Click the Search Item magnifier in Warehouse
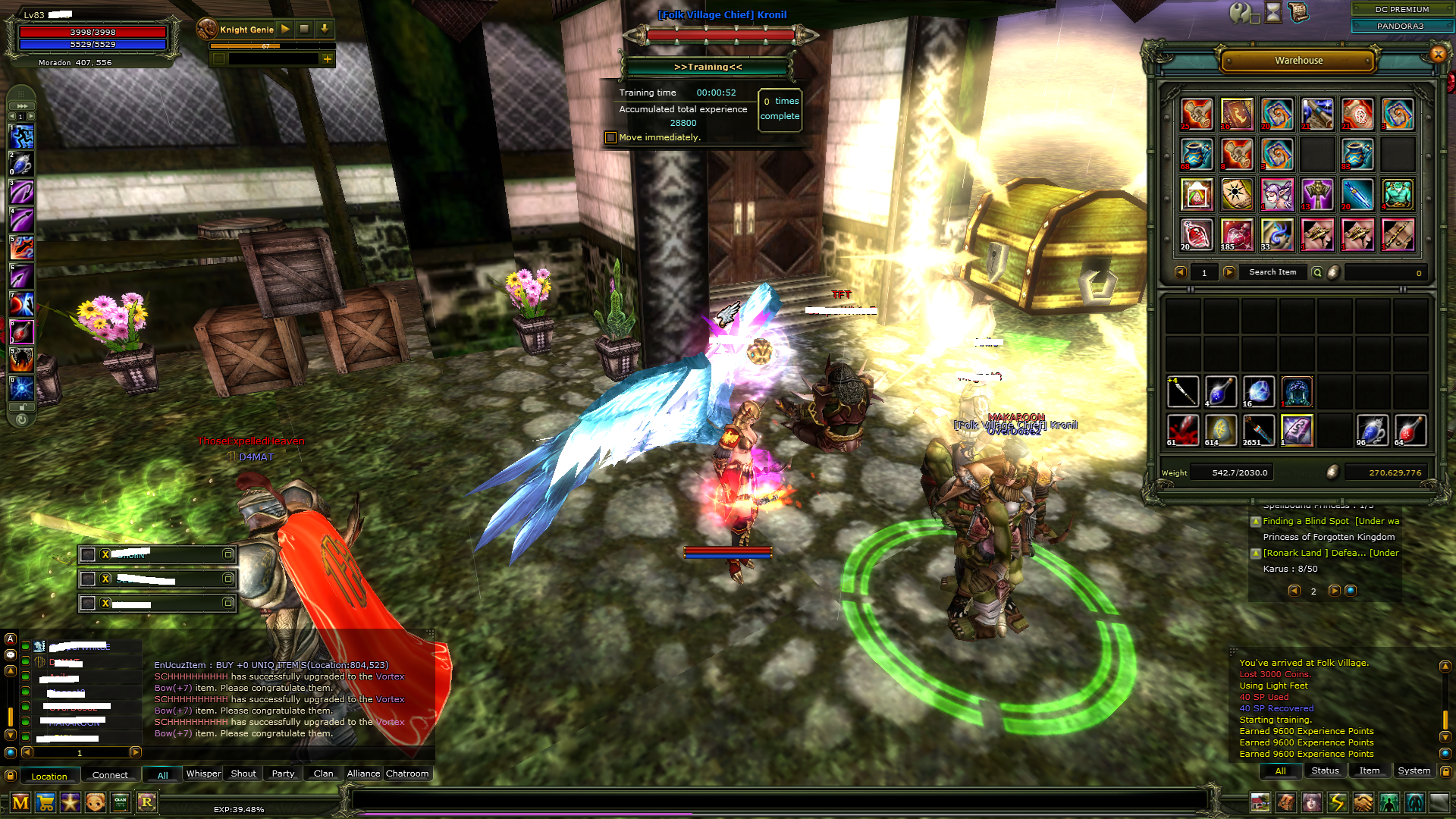 pyautogui.click(x=1317, y=272)
